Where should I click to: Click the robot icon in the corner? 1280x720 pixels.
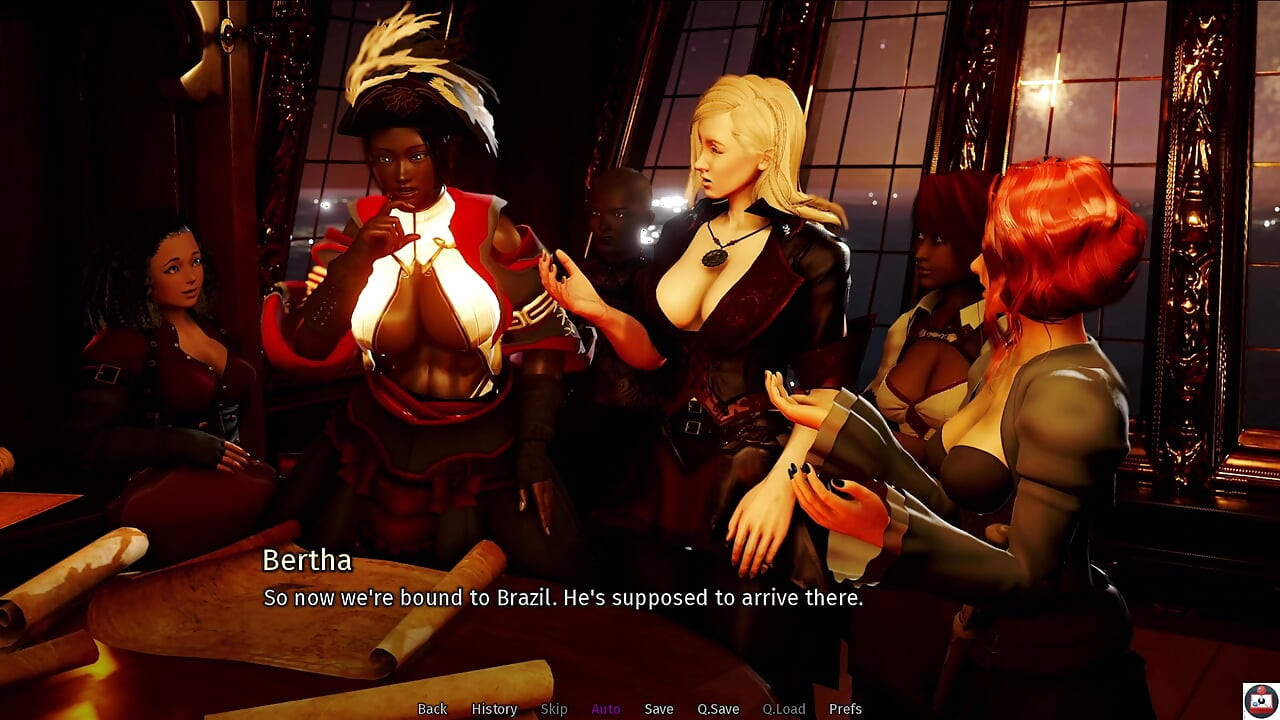coord(1259,700)
